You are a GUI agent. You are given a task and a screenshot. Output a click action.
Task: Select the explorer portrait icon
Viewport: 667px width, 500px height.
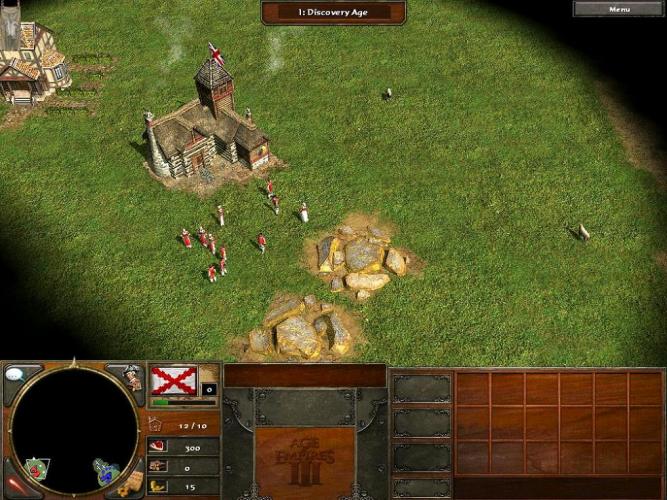(x=131, y=377)
